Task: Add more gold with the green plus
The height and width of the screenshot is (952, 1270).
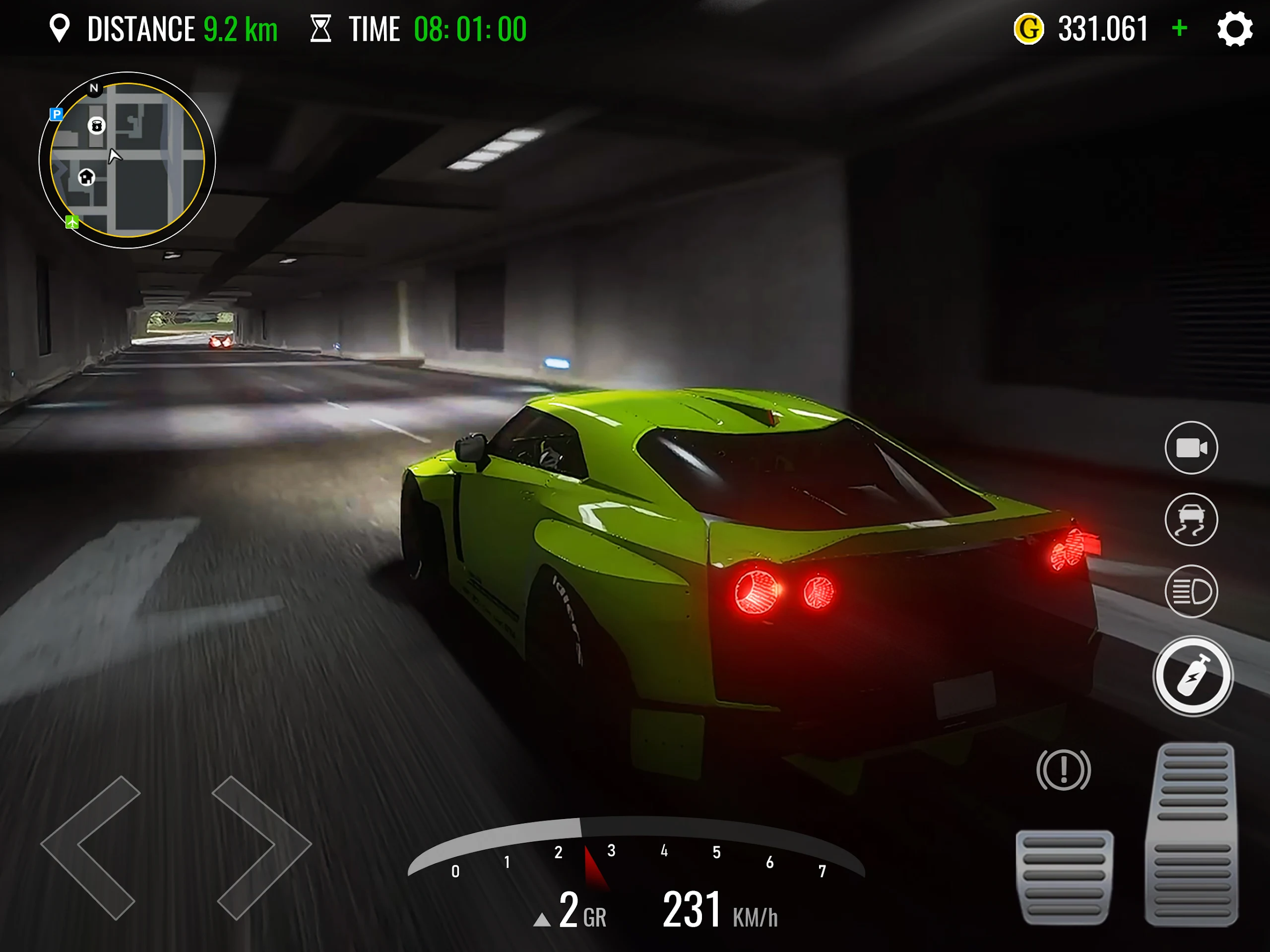Action: coord(1180,28)
